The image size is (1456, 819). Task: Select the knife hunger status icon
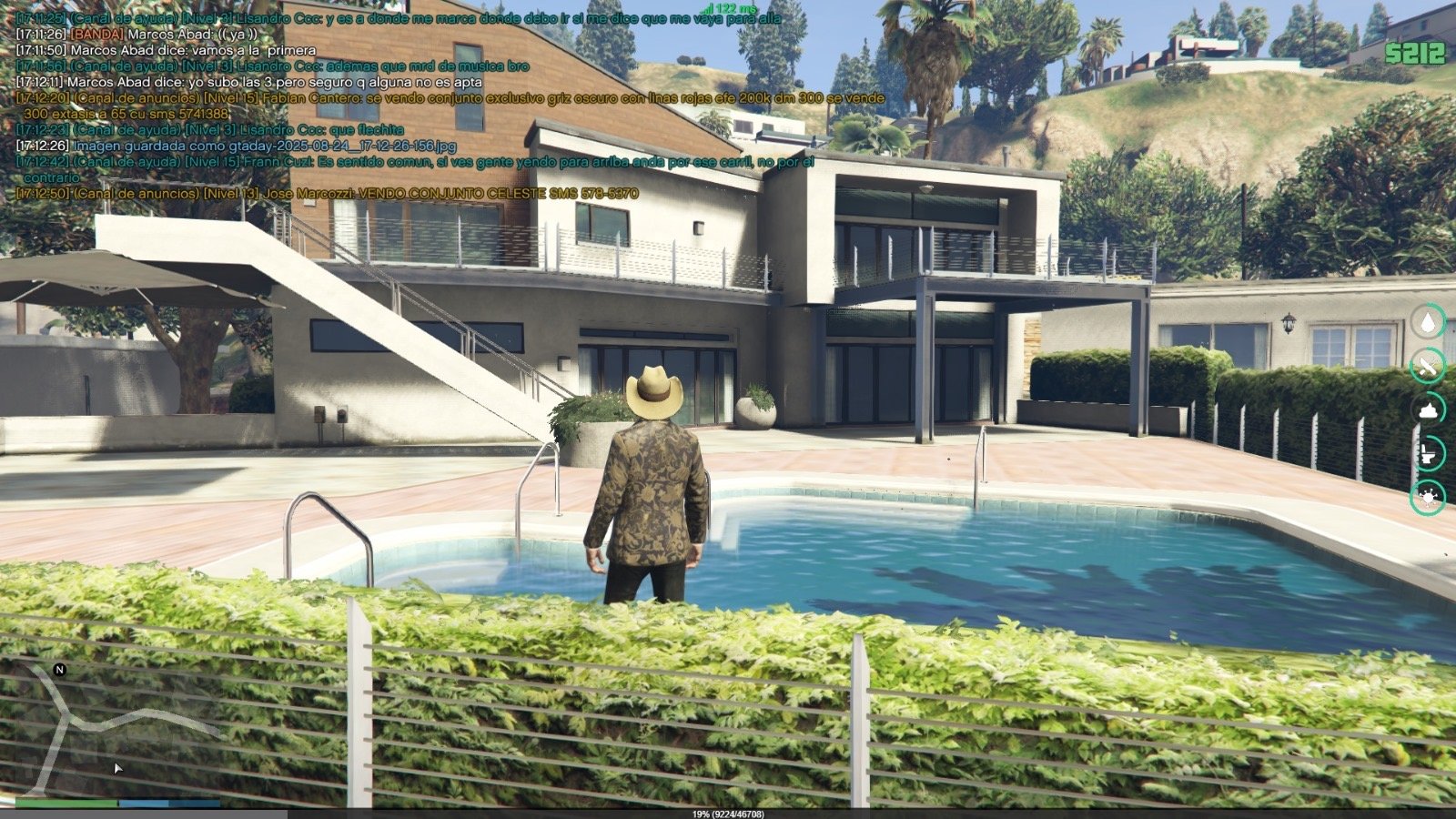[x=1427, y=366]
